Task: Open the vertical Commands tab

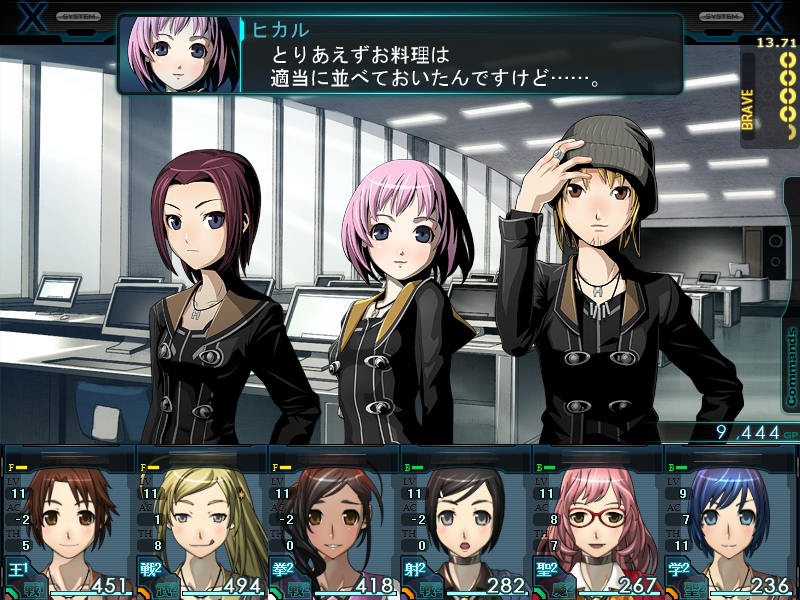Action: (790, 365)
